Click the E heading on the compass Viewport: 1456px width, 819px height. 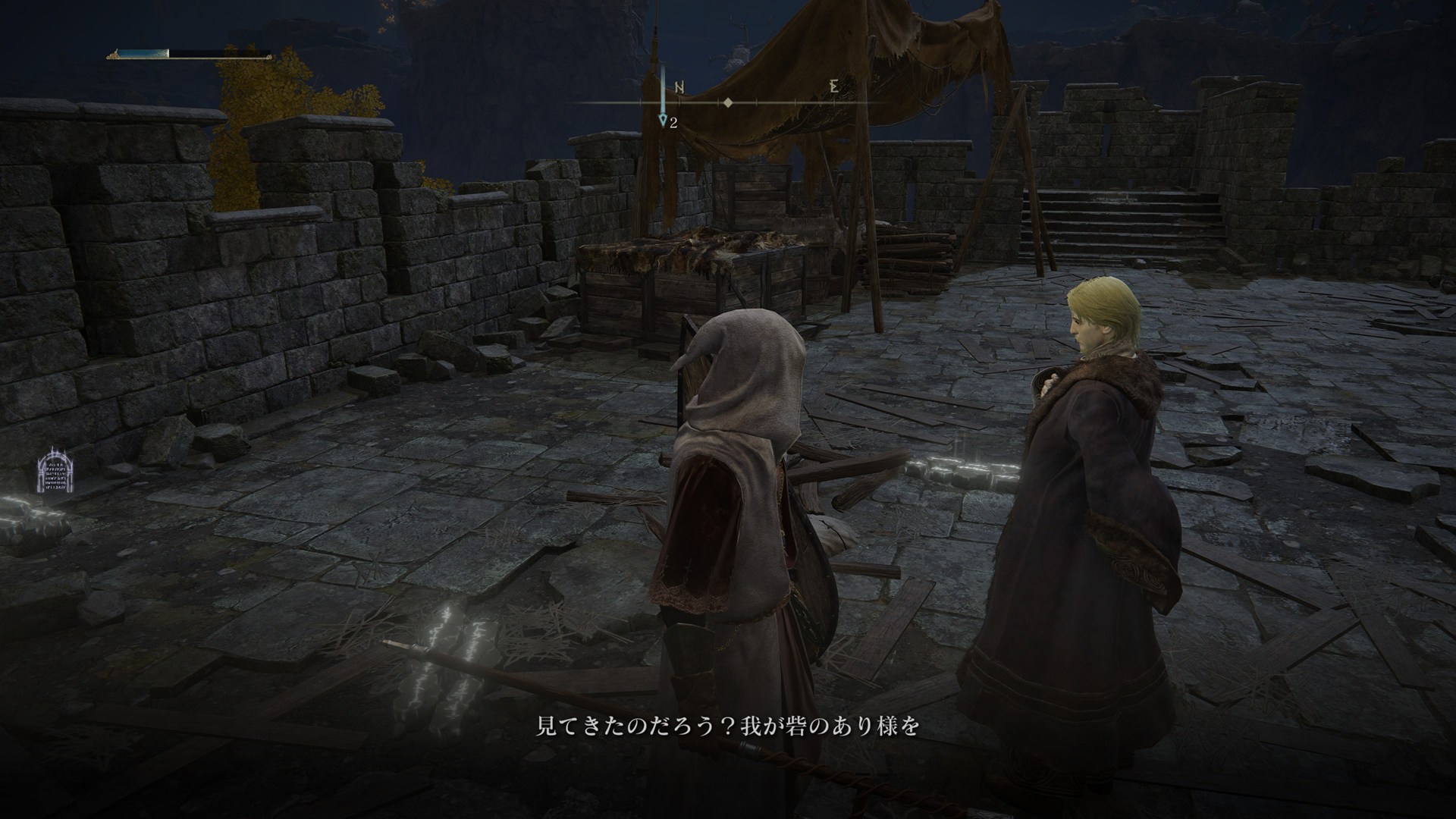[x=834, y=86]
